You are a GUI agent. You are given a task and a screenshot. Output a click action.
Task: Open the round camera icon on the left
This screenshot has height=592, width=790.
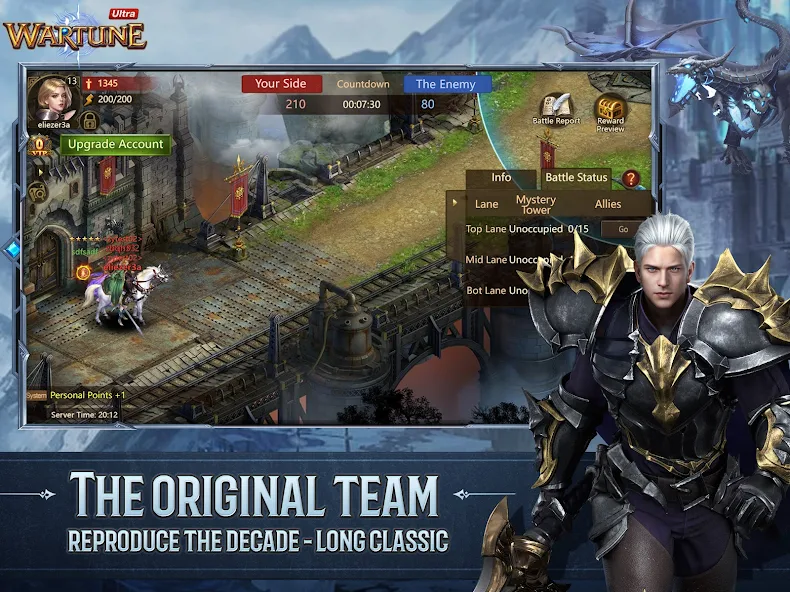40,192
